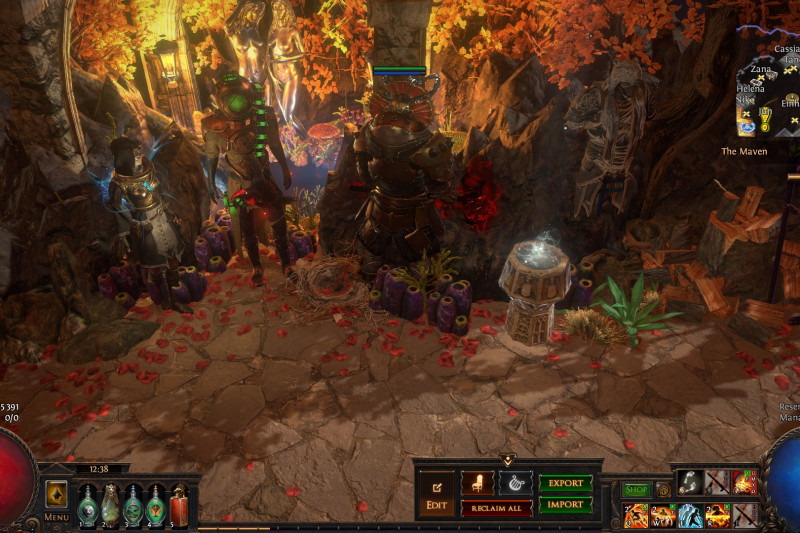Image resolution: width=800 pixels, height=533 pixels.
Task: Use the tall pale second flask
Action: (x=110, y=505)
